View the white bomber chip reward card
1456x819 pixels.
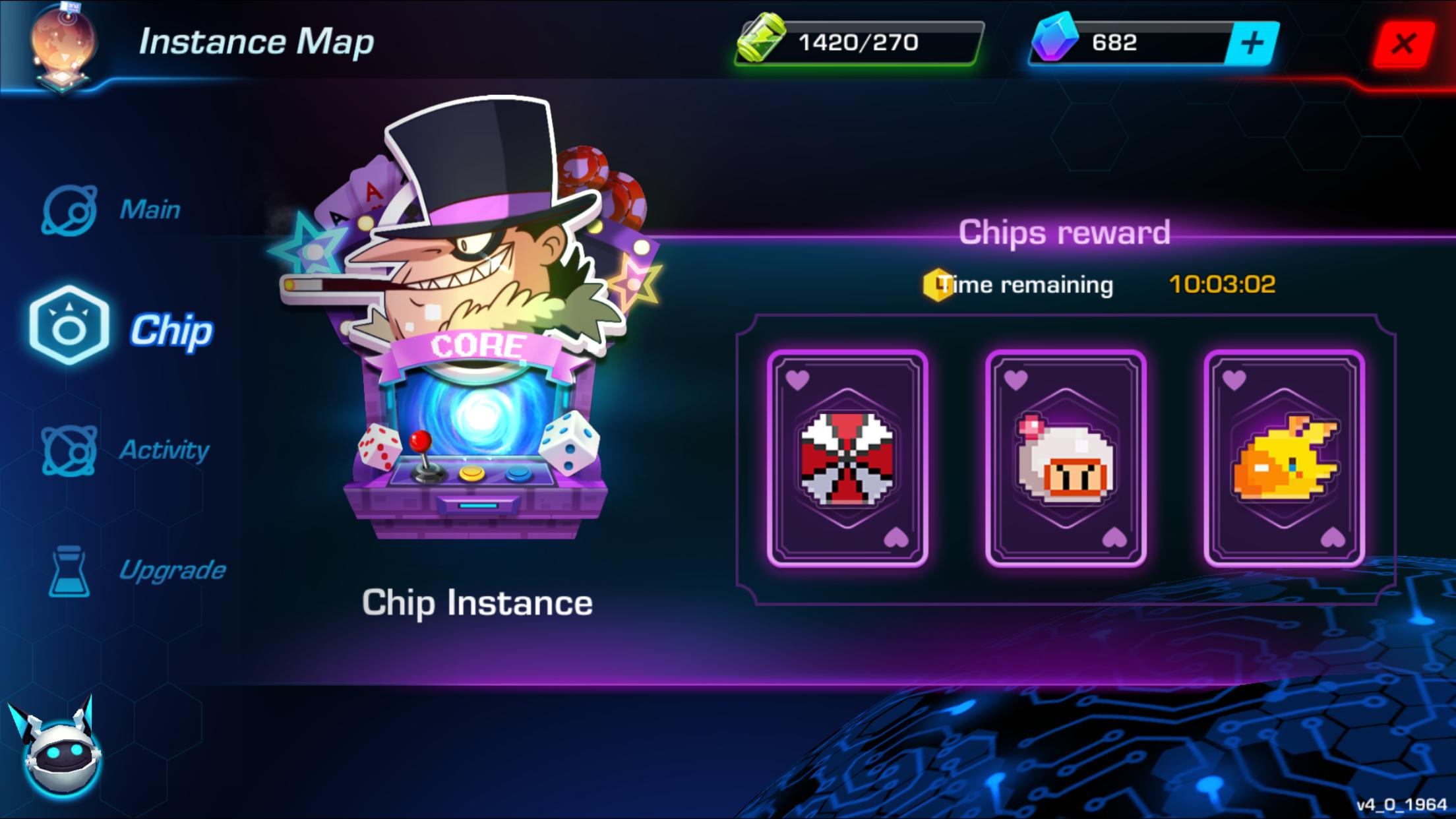click(x=1066, y=458)
